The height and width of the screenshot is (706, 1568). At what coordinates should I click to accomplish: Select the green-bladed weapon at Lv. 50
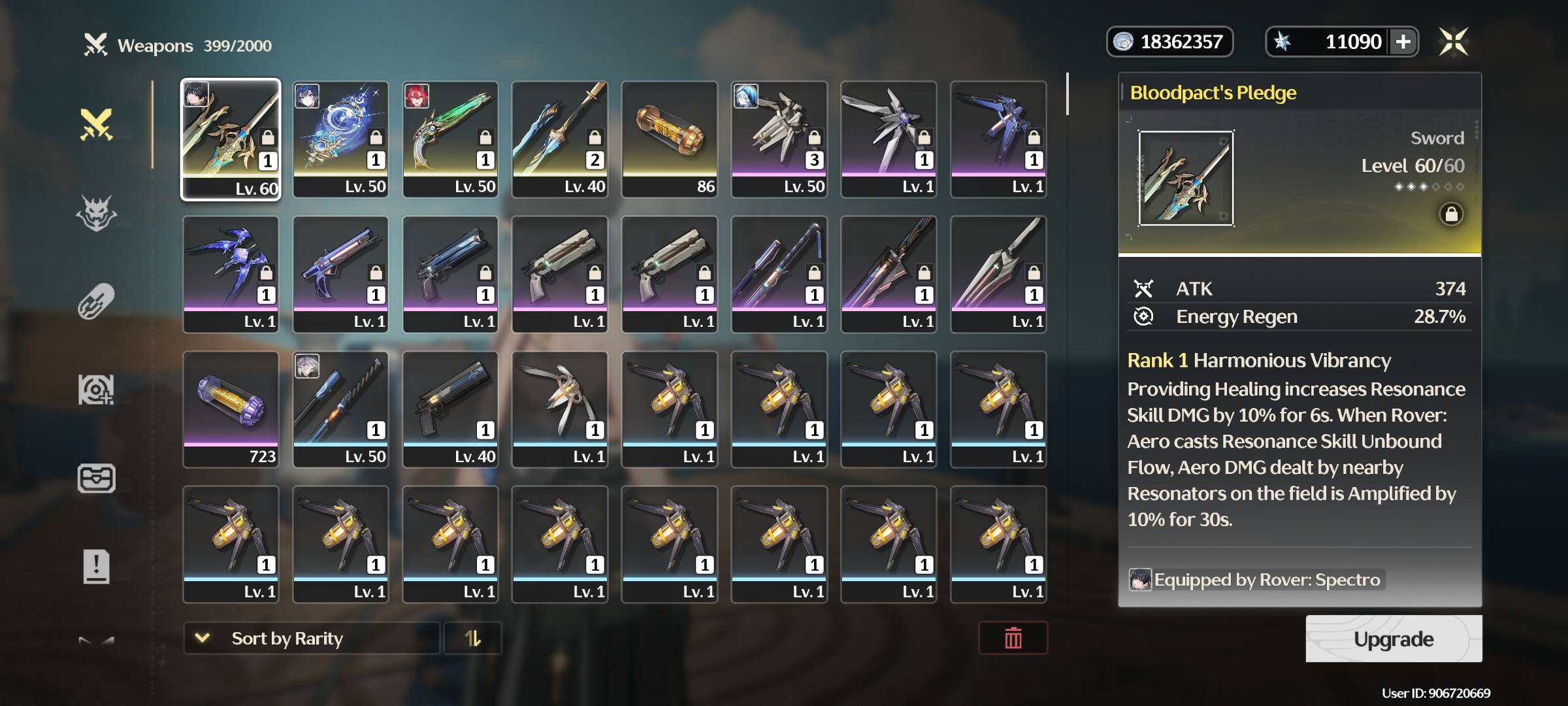pyautogui.click(x=450, y=139)
